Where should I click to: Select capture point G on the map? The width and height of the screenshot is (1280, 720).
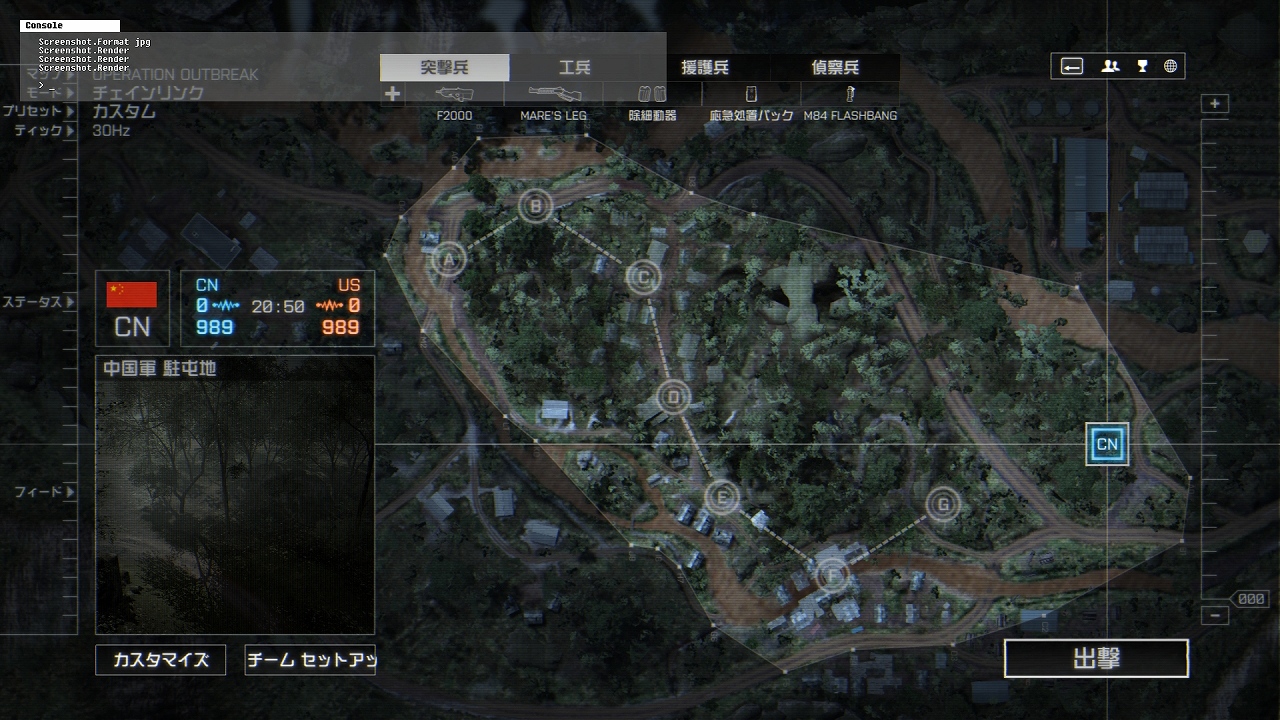pos(942,505)
